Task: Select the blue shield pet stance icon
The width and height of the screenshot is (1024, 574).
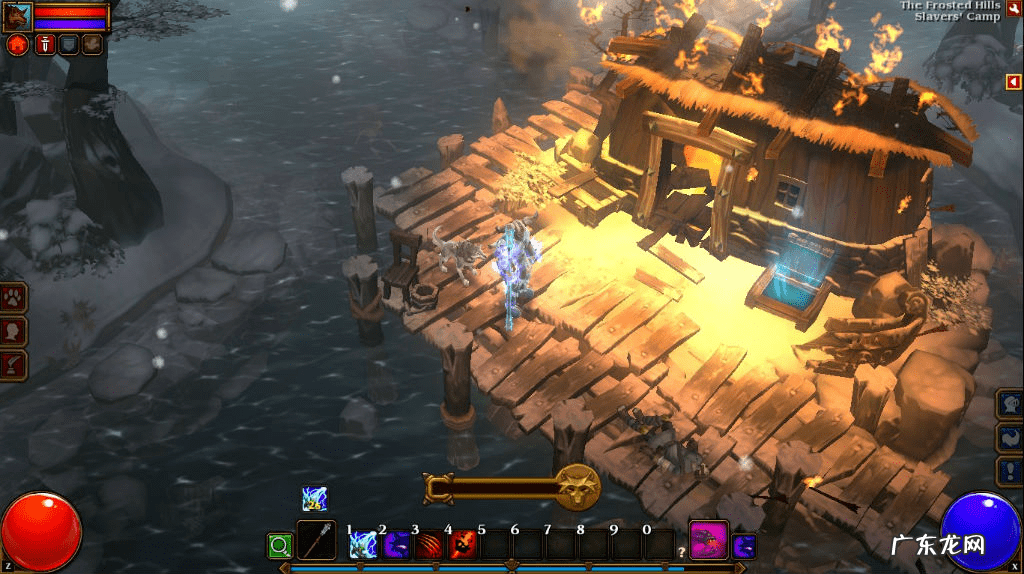Action: (68, 45)
